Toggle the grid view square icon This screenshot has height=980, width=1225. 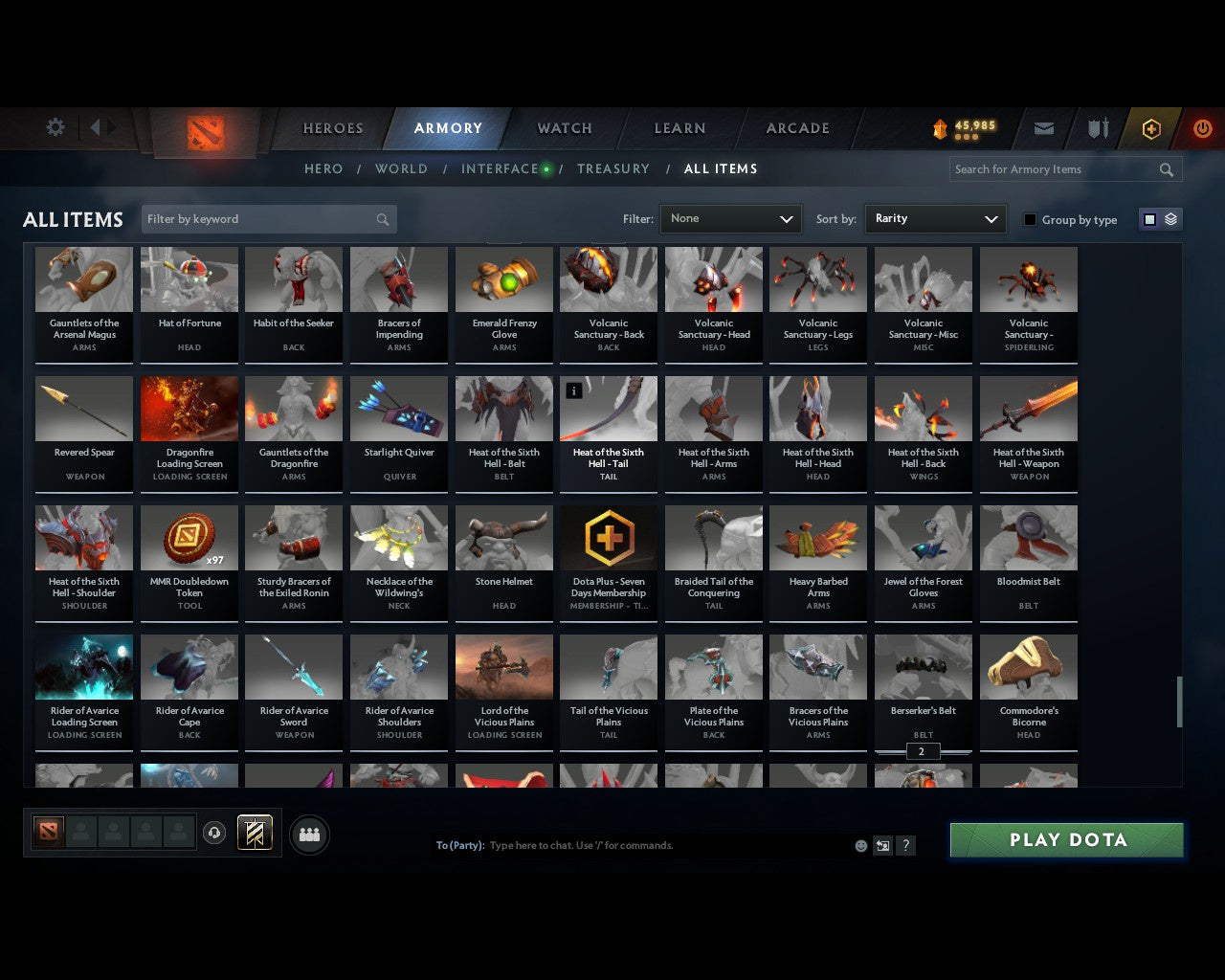point(1148,218)
